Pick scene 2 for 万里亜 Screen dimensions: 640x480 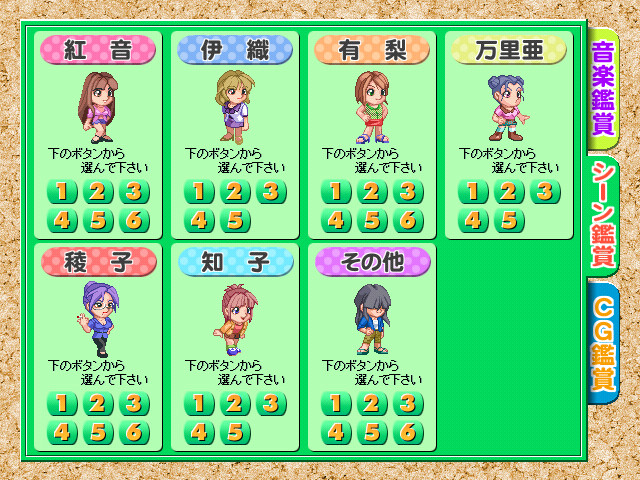509,192
